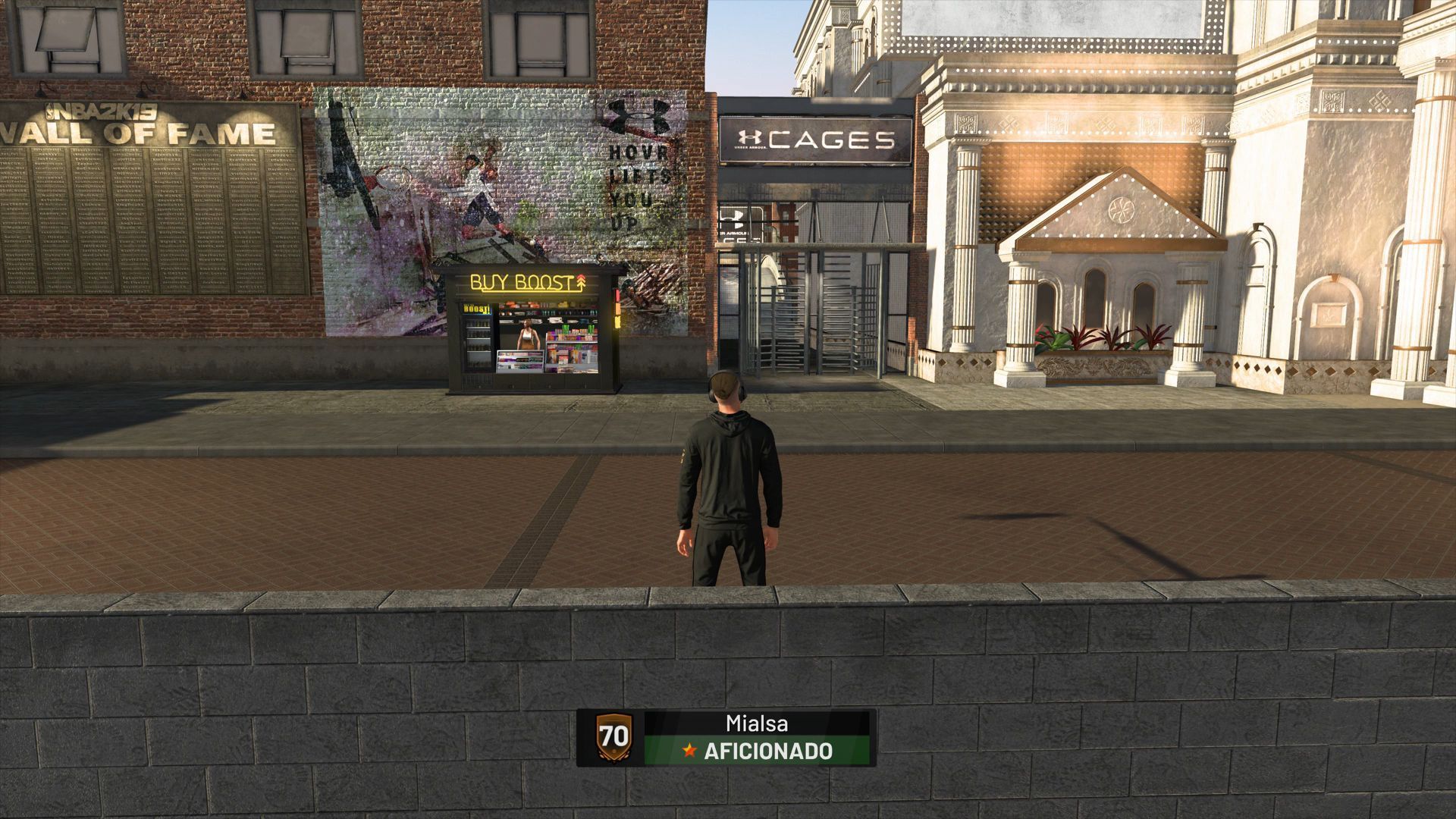Click the 70 overall rating badge
This screenshot has height=819, width=1456.
pos(613,737)
